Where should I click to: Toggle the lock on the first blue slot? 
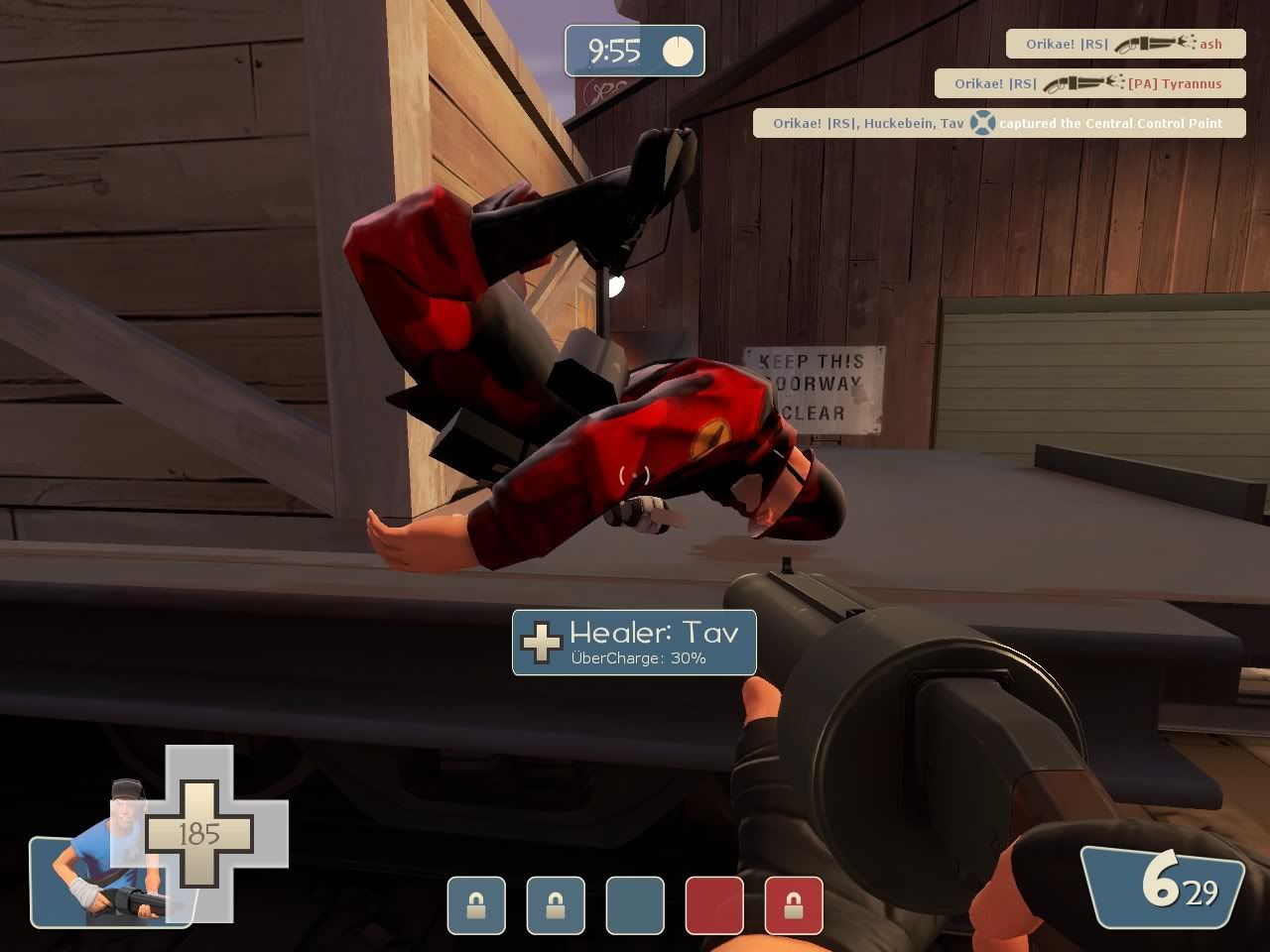click(x=476, y=905)
